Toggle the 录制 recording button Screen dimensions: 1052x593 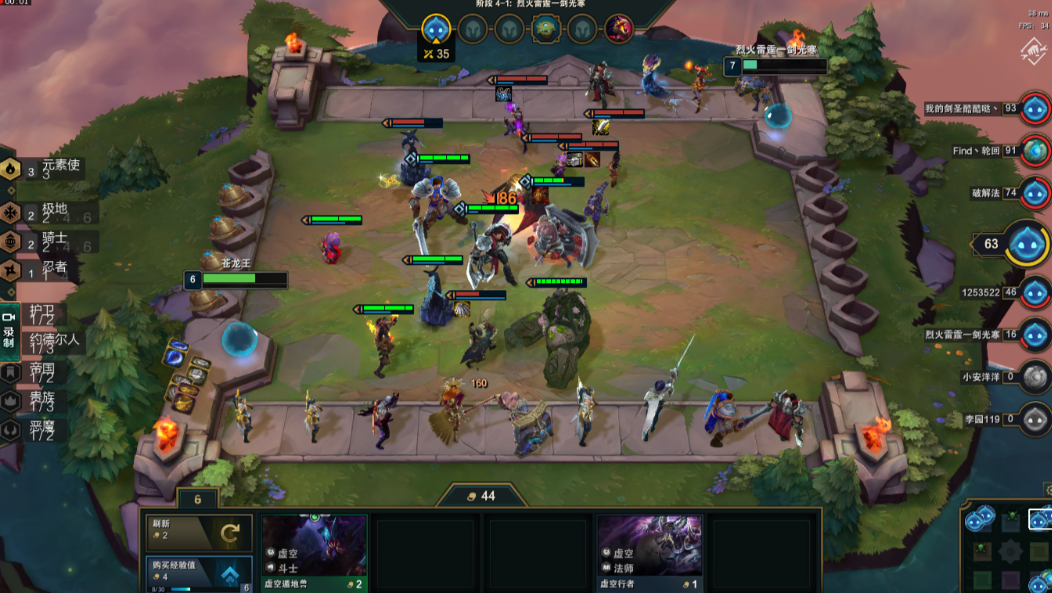point(9,335)
